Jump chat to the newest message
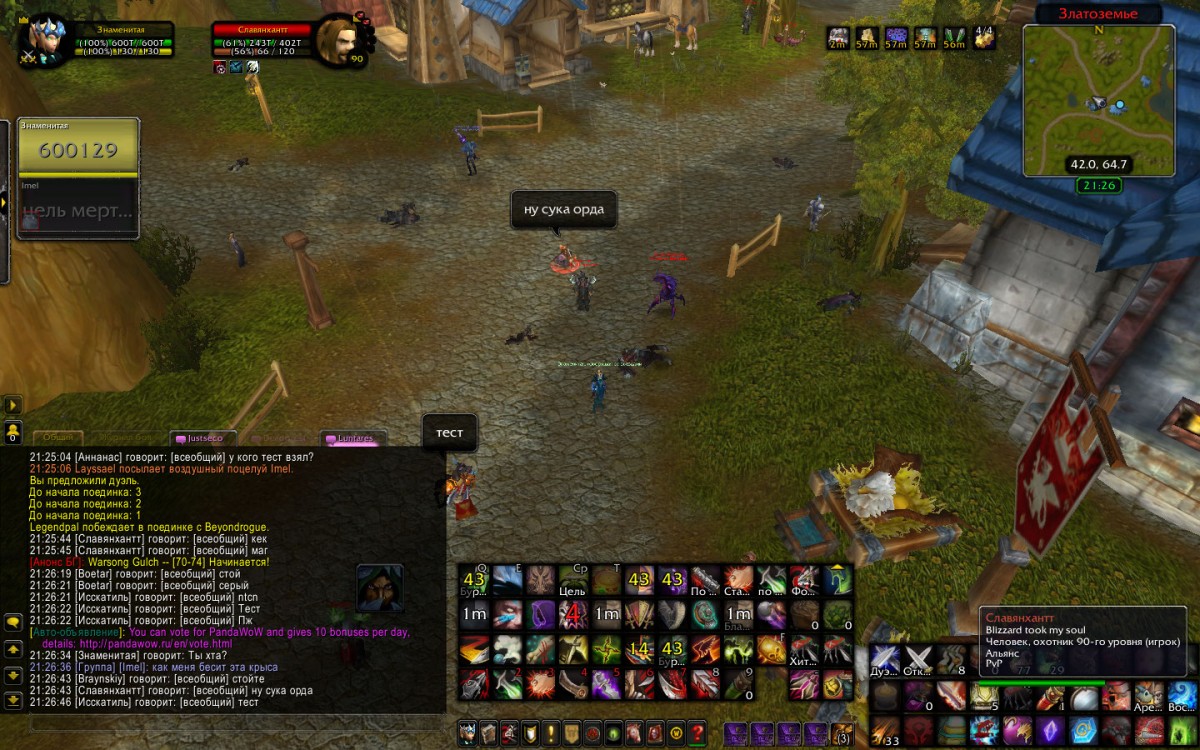Viewport: 1200px width, 750px height. click(14, 699)
